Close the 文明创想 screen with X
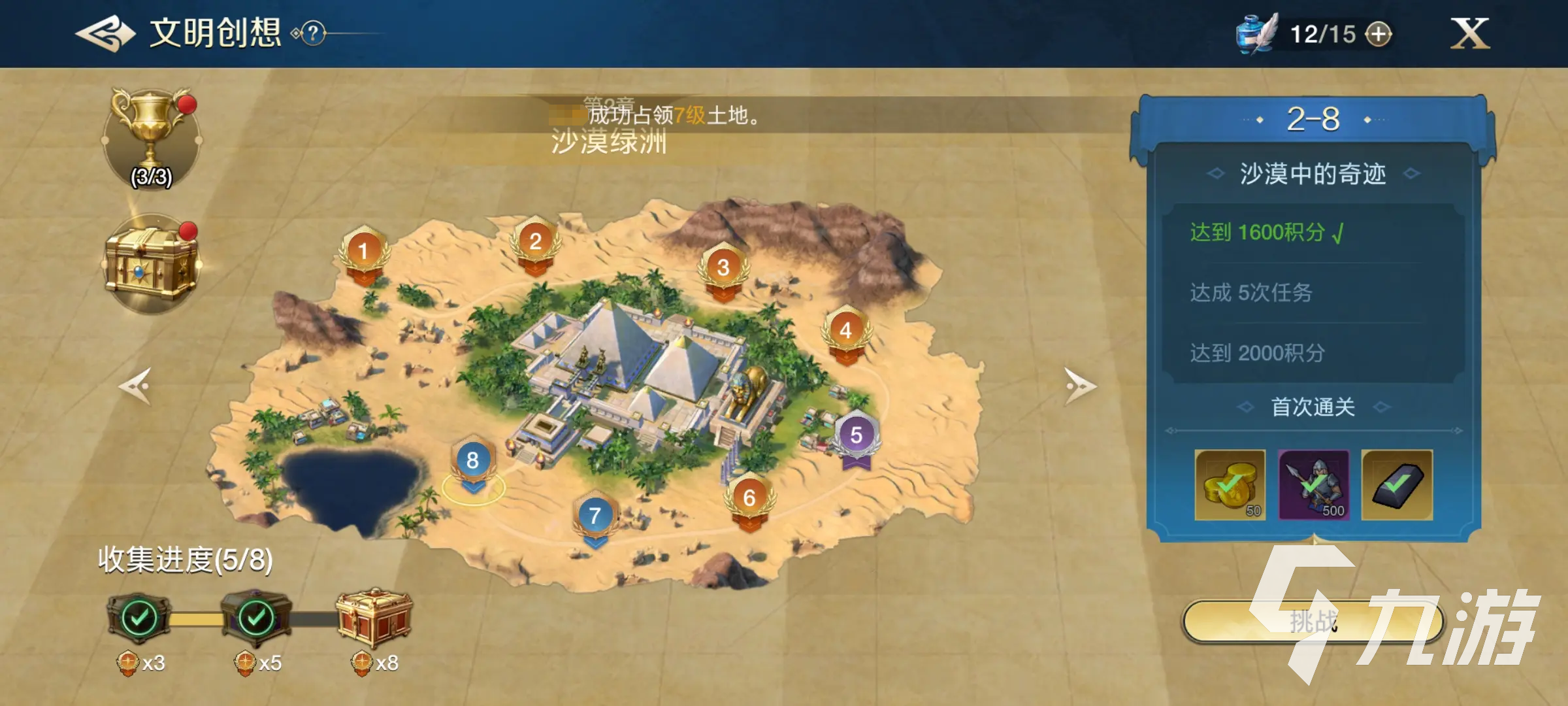The height and width of the screenshot is (706, 1568). click(x=1469, y=33)
